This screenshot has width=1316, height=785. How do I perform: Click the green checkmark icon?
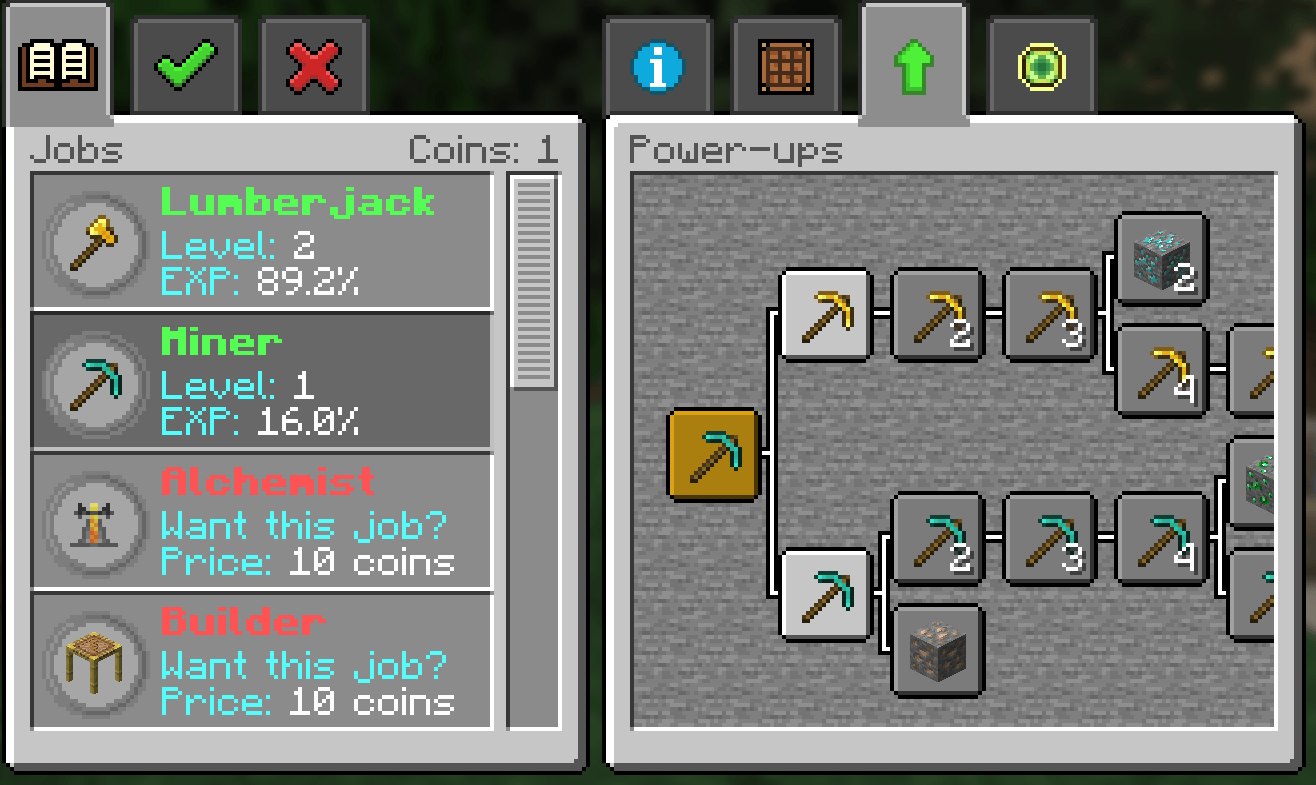point(185,63)
